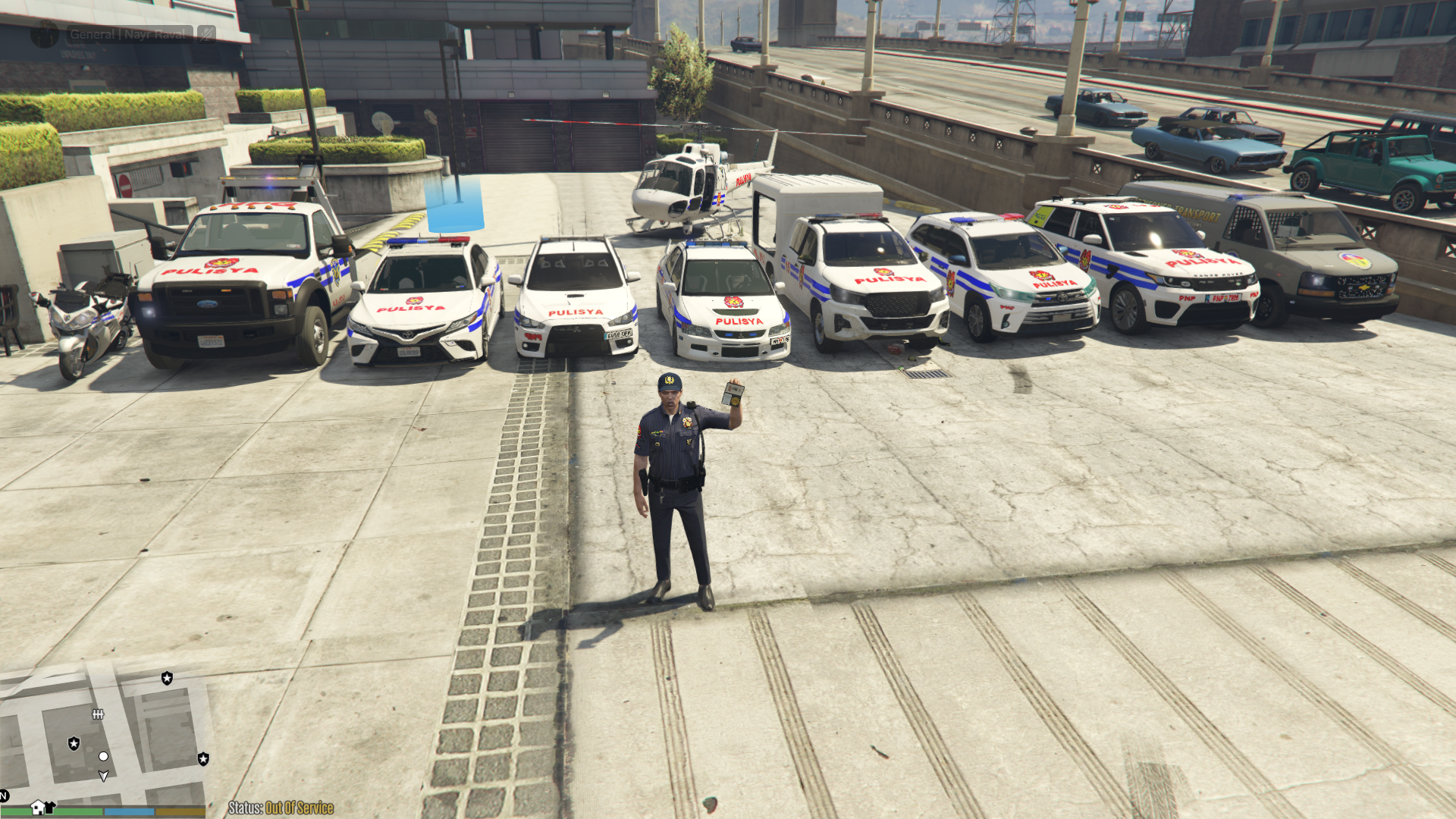
Task: Click the white house blip on the minimap
Action: click(37, 807)
